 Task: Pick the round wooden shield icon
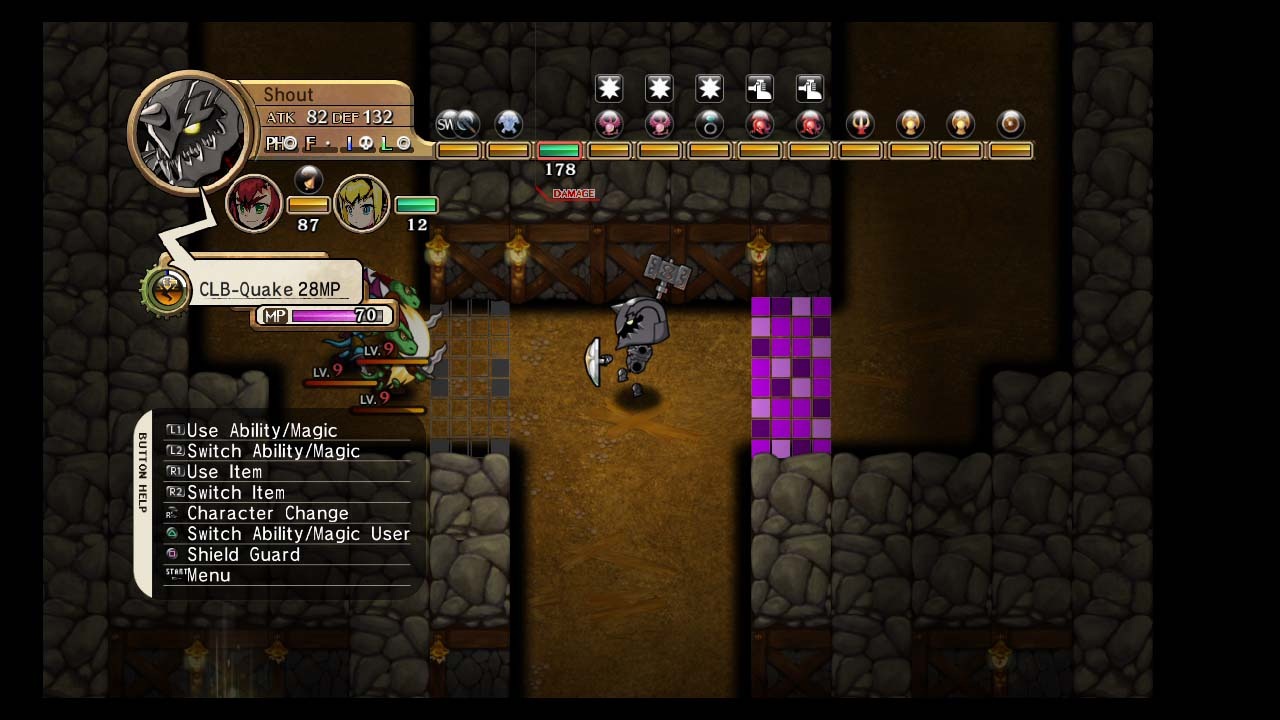pyautogui.click(x=1011, y=125)
